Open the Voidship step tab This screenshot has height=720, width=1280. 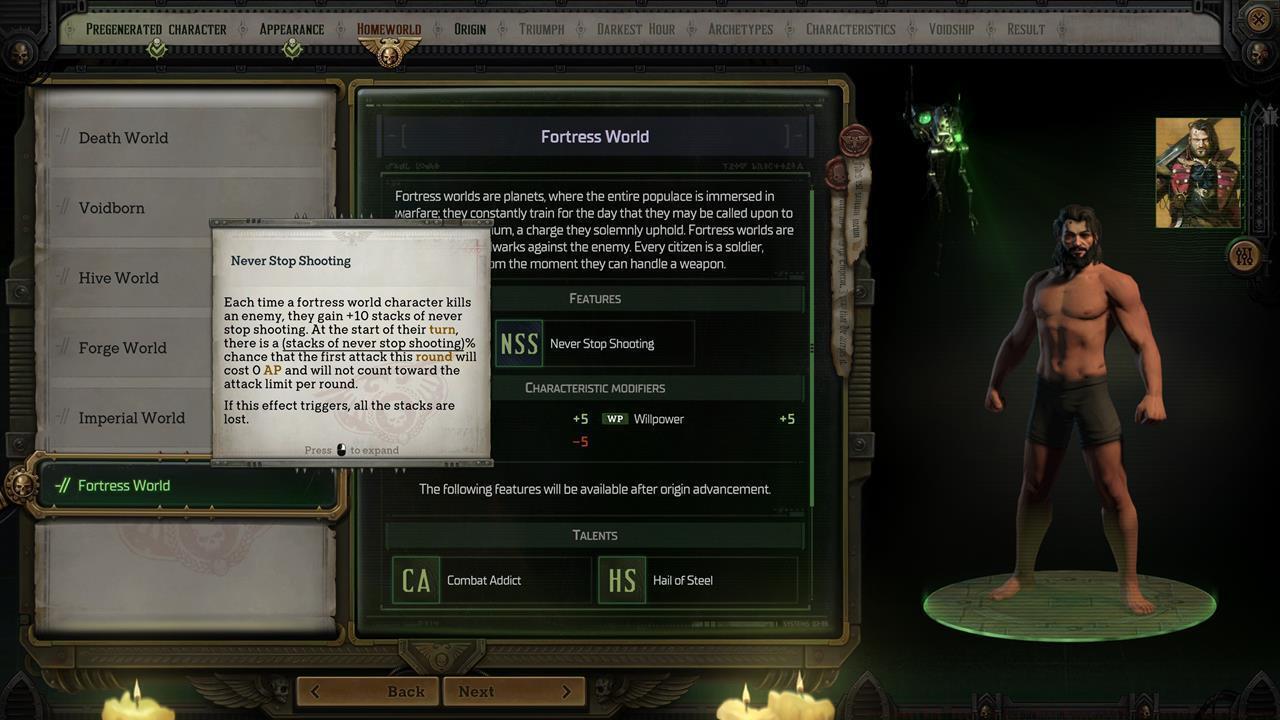pos(951,29)
